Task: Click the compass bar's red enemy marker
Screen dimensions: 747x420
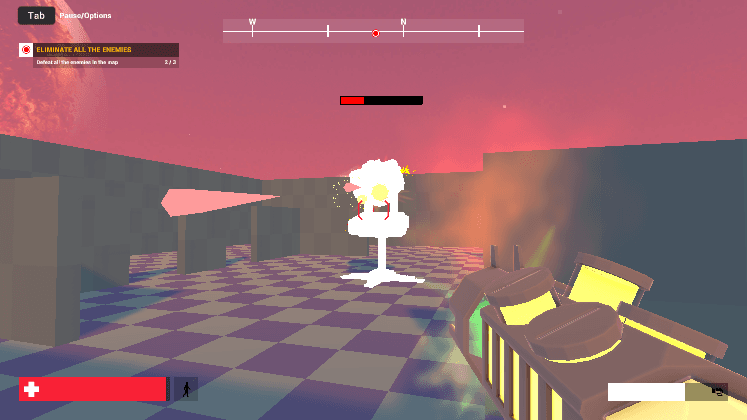Action: click(376, 33)
